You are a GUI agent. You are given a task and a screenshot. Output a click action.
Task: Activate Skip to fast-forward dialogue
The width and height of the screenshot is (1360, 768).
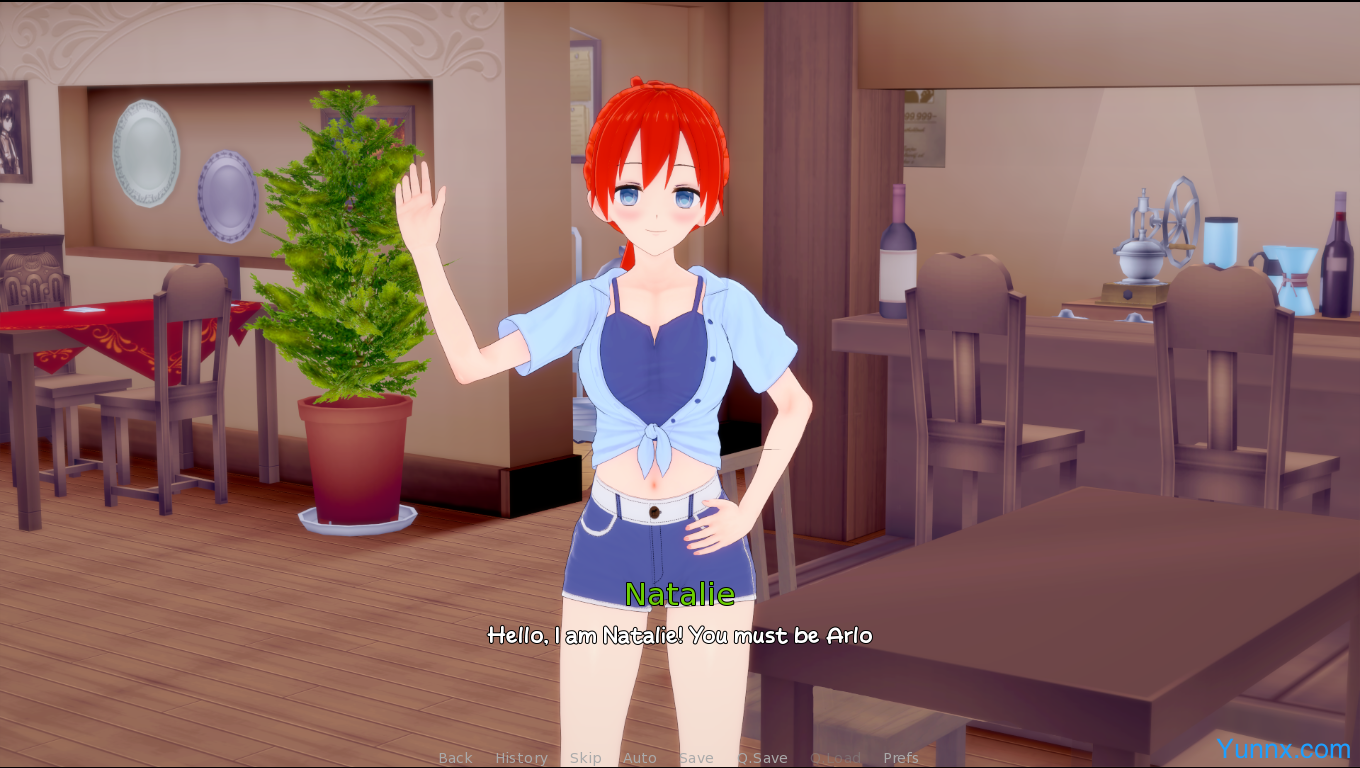coord(585,758)
